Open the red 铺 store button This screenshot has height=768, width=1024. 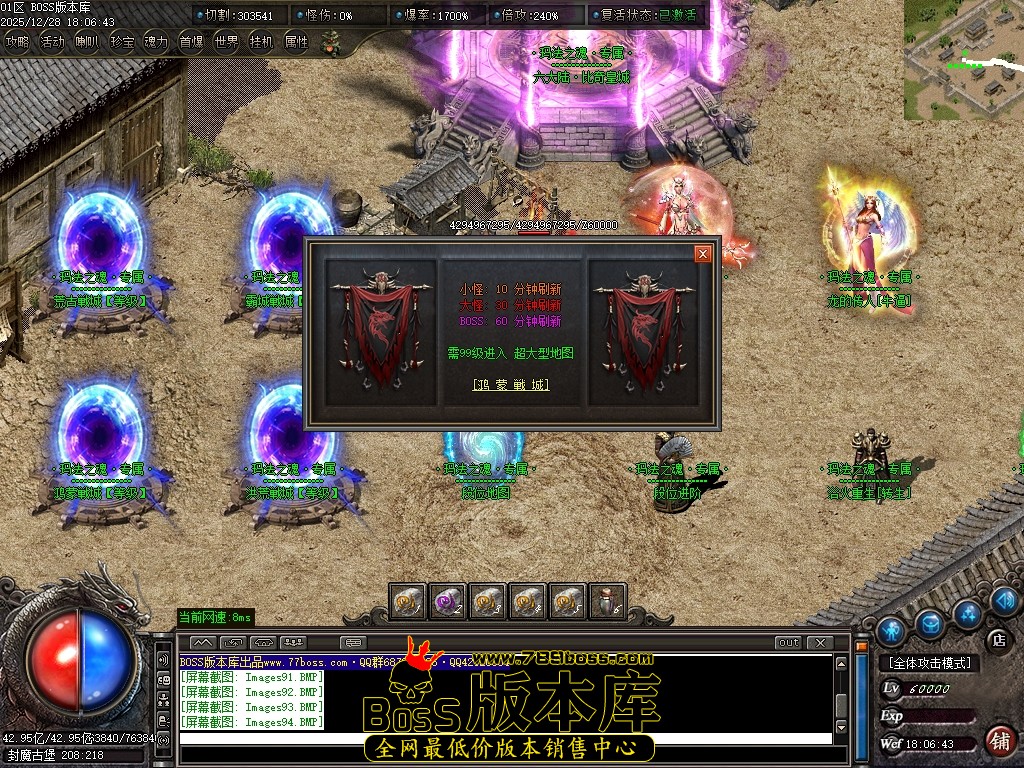[x=998, y=741]
